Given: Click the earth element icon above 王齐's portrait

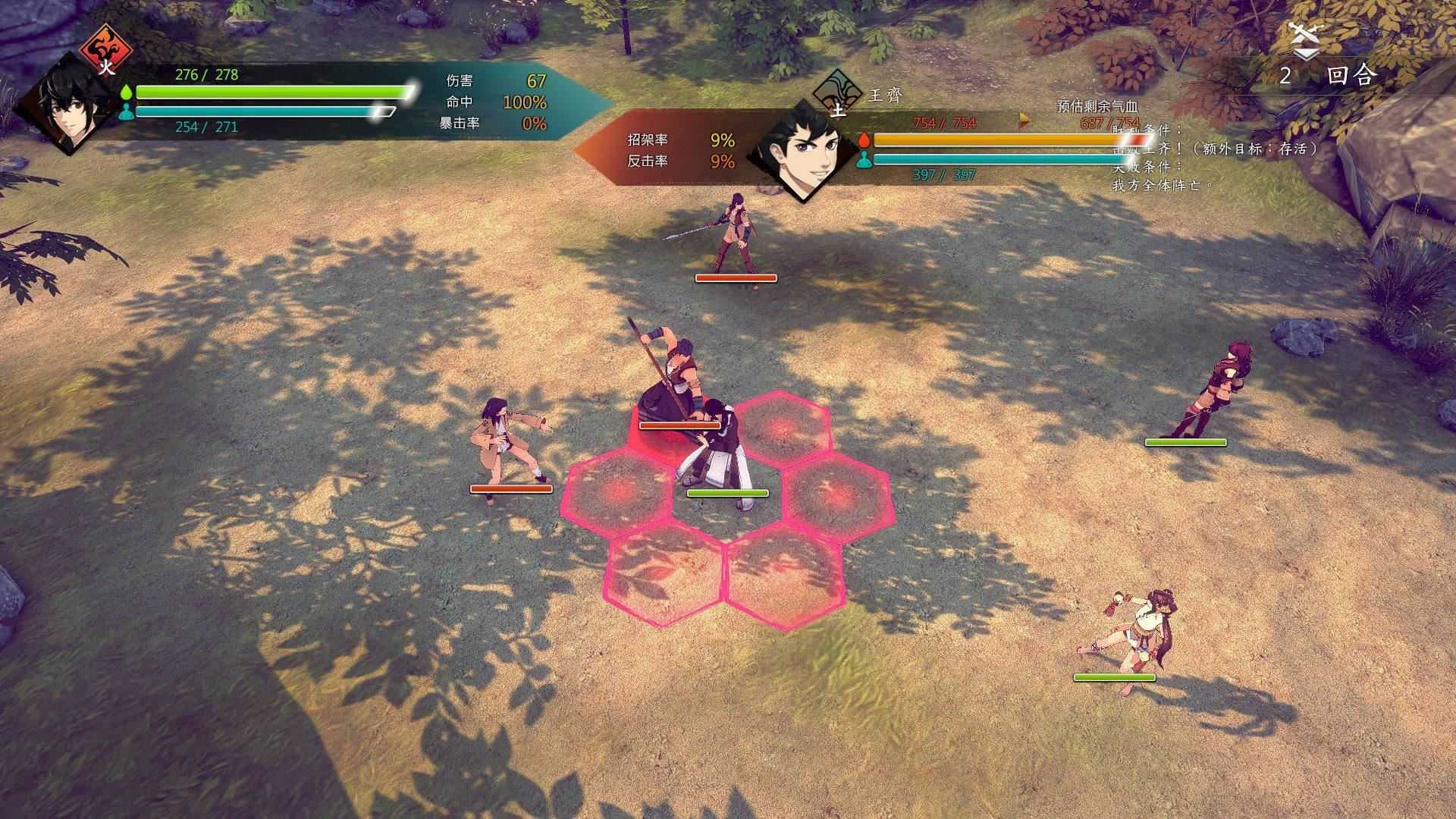Looking at the screenshot, I should 837,94.
